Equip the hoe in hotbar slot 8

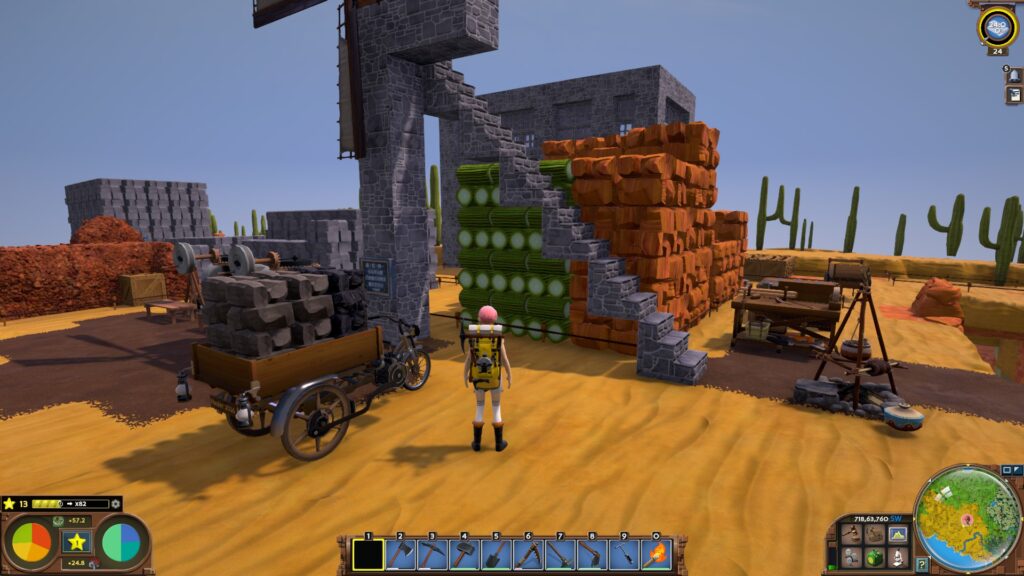pyautogui.click(x=592, y=554)
